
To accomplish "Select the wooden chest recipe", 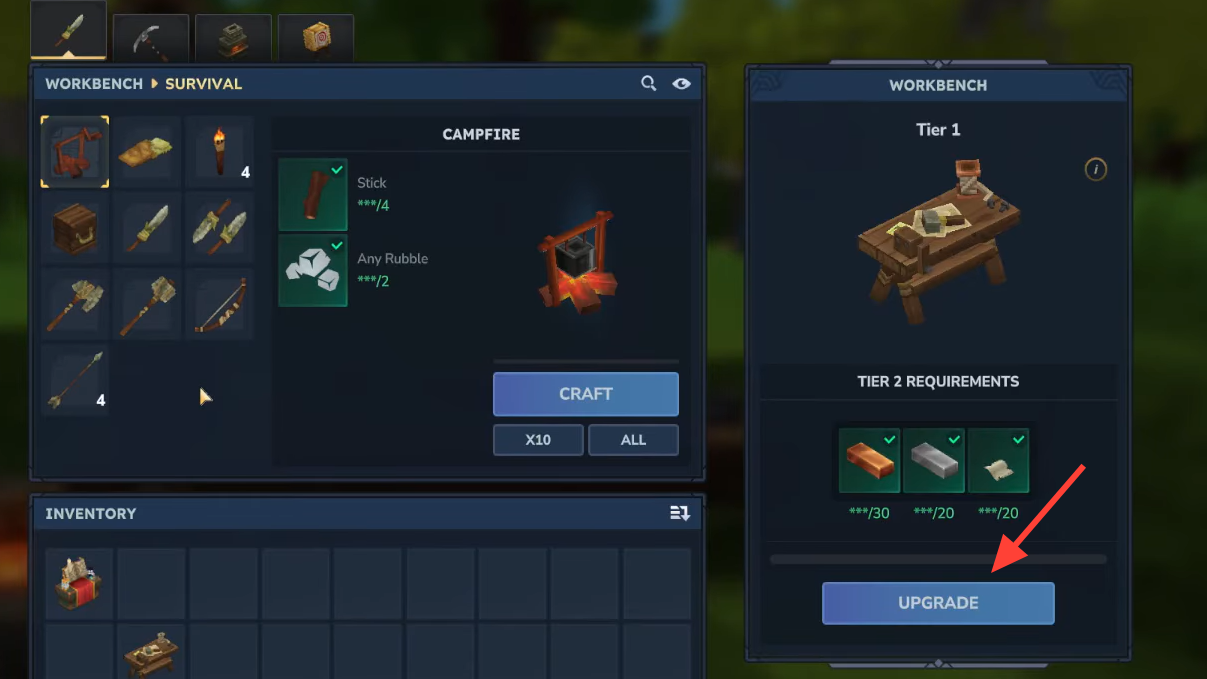I will (75, 228).
